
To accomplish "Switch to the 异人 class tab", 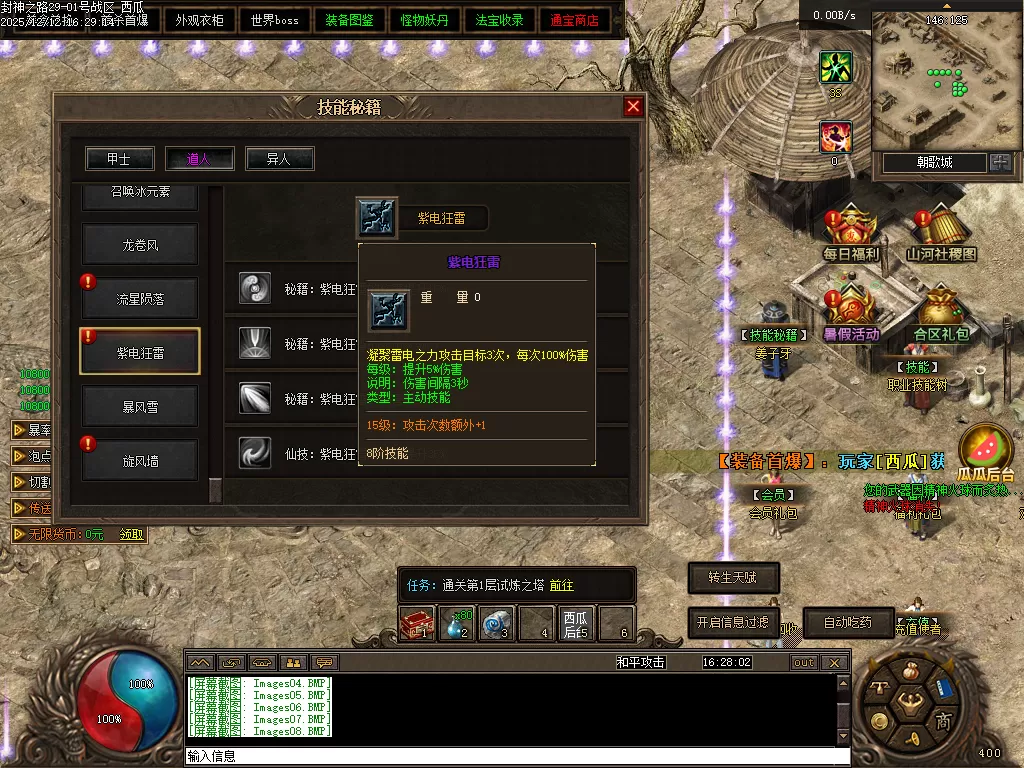I will point(280,159).
